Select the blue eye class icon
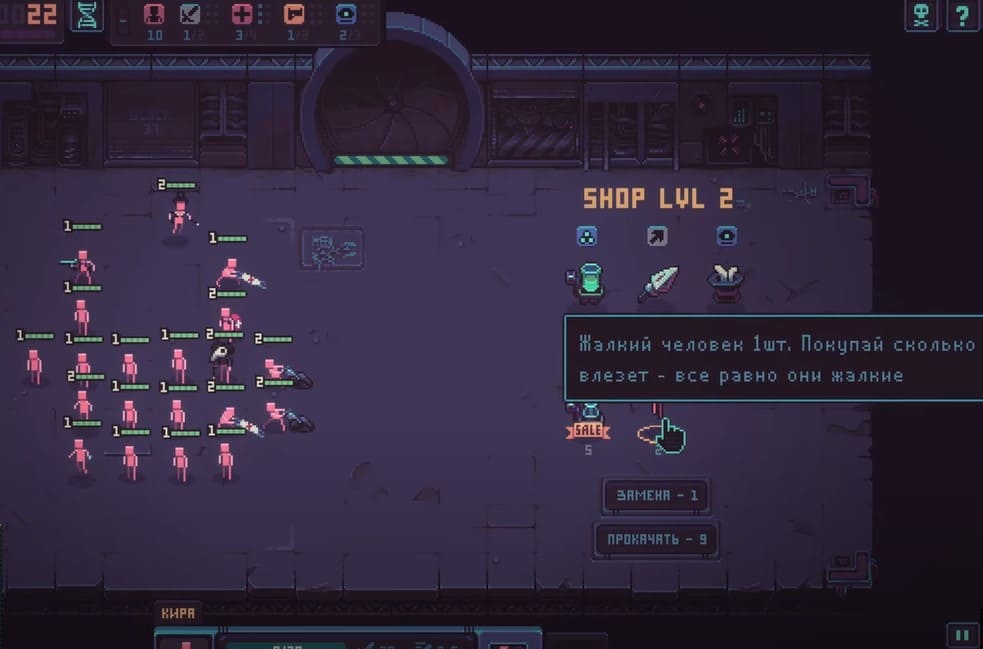The image size is (983, 649). tap(346, 15)
